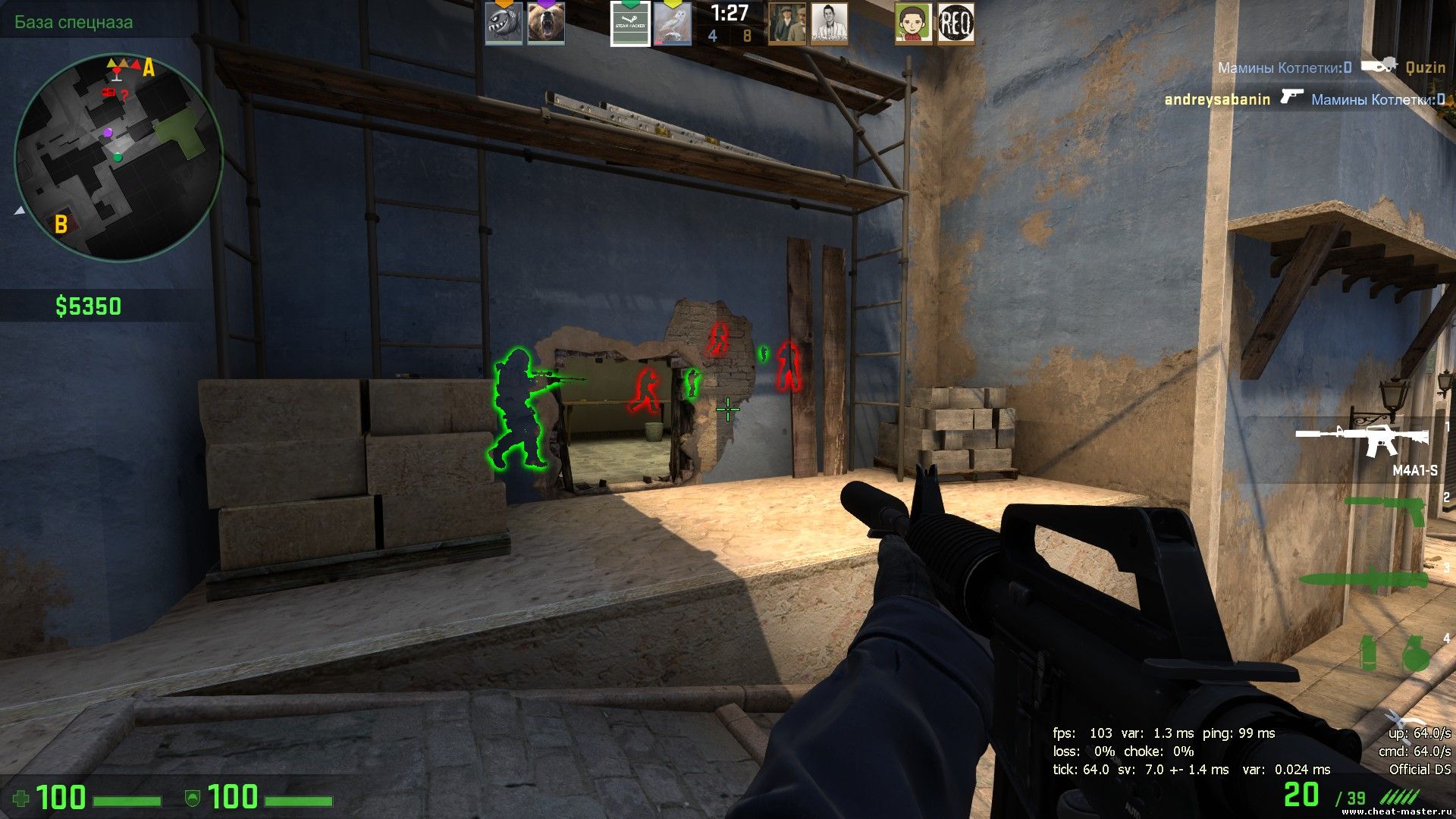The image size is (1456, 819).
Task: Click the andreysabanin kill feed entry
Action: (x=1304, y=99)
